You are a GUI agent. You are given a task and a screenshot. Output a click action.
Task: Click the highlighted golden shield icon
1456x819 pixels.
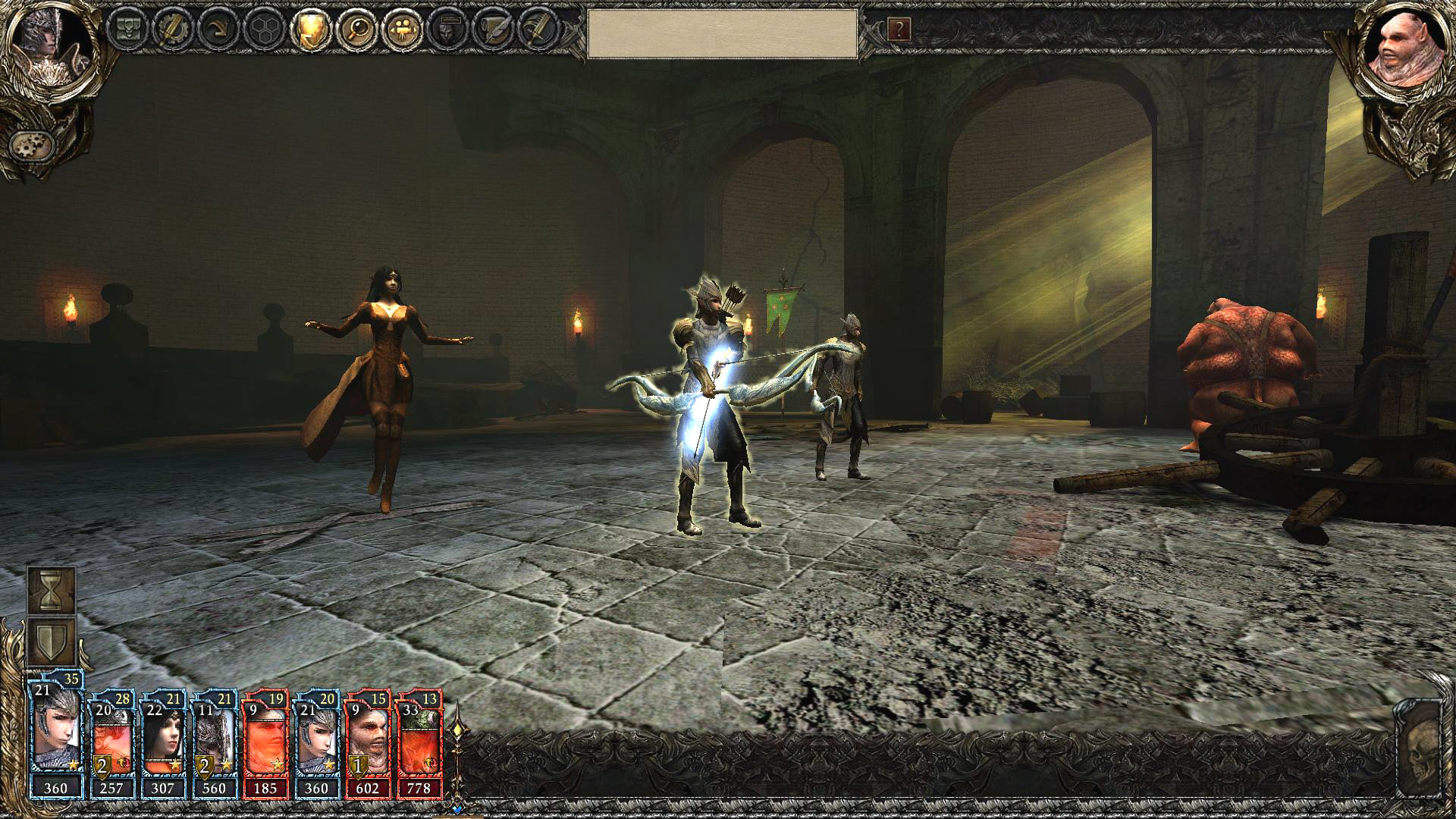[309, 30]
